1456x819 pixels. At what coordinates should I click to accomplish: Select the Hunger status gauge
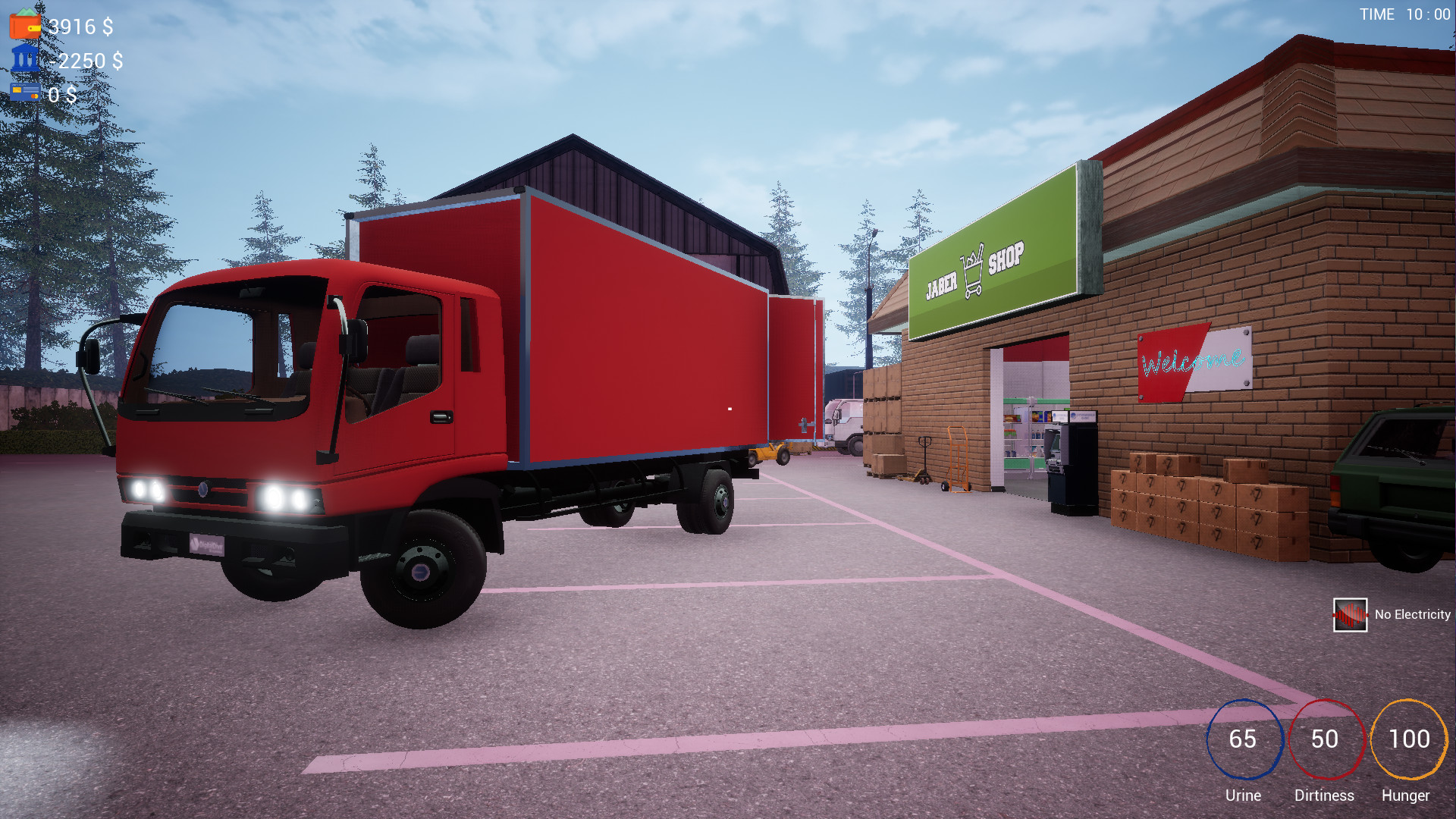pos(1407,739)
